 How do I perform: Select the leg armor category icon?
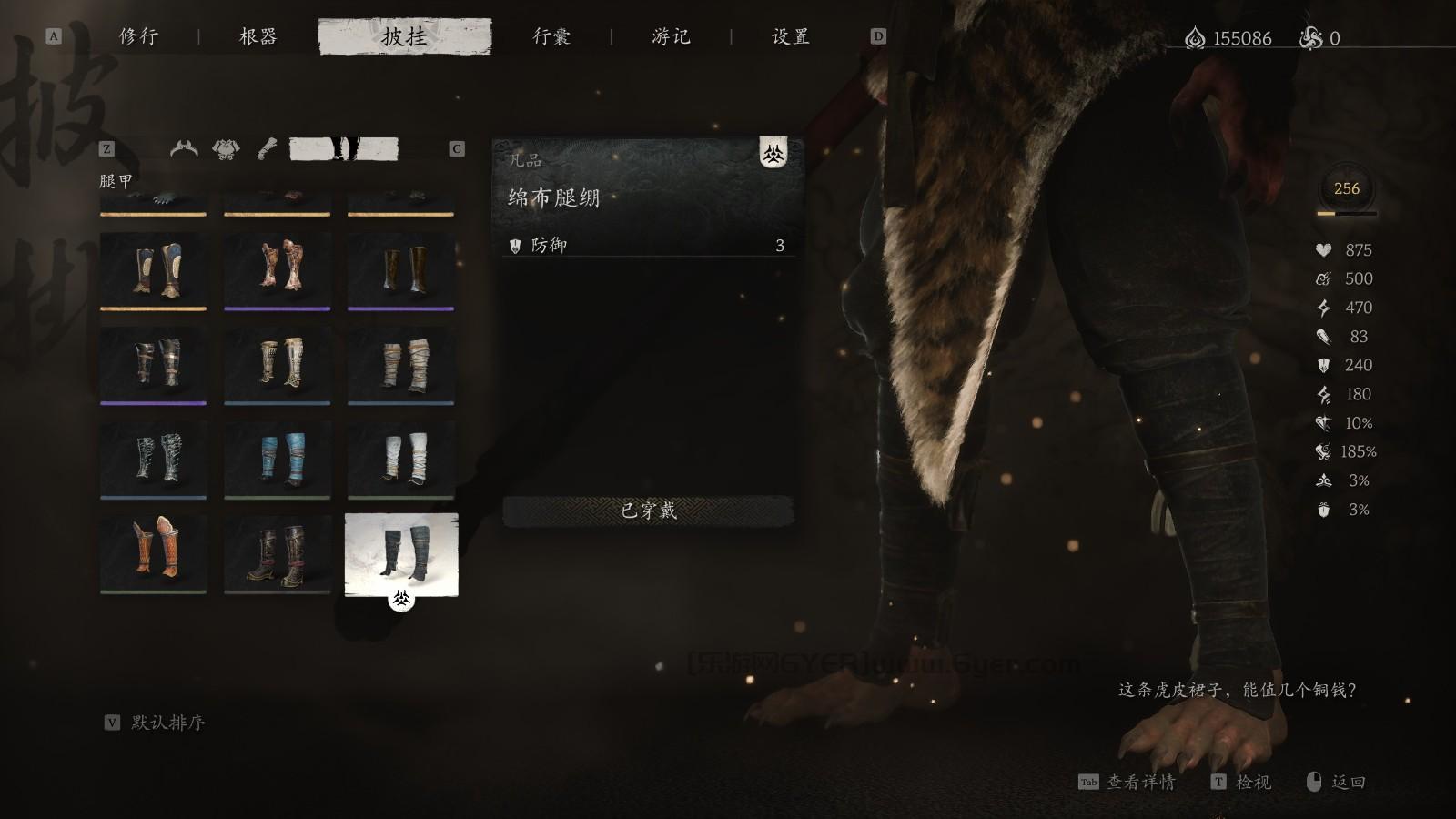click(x=344, y=147)
